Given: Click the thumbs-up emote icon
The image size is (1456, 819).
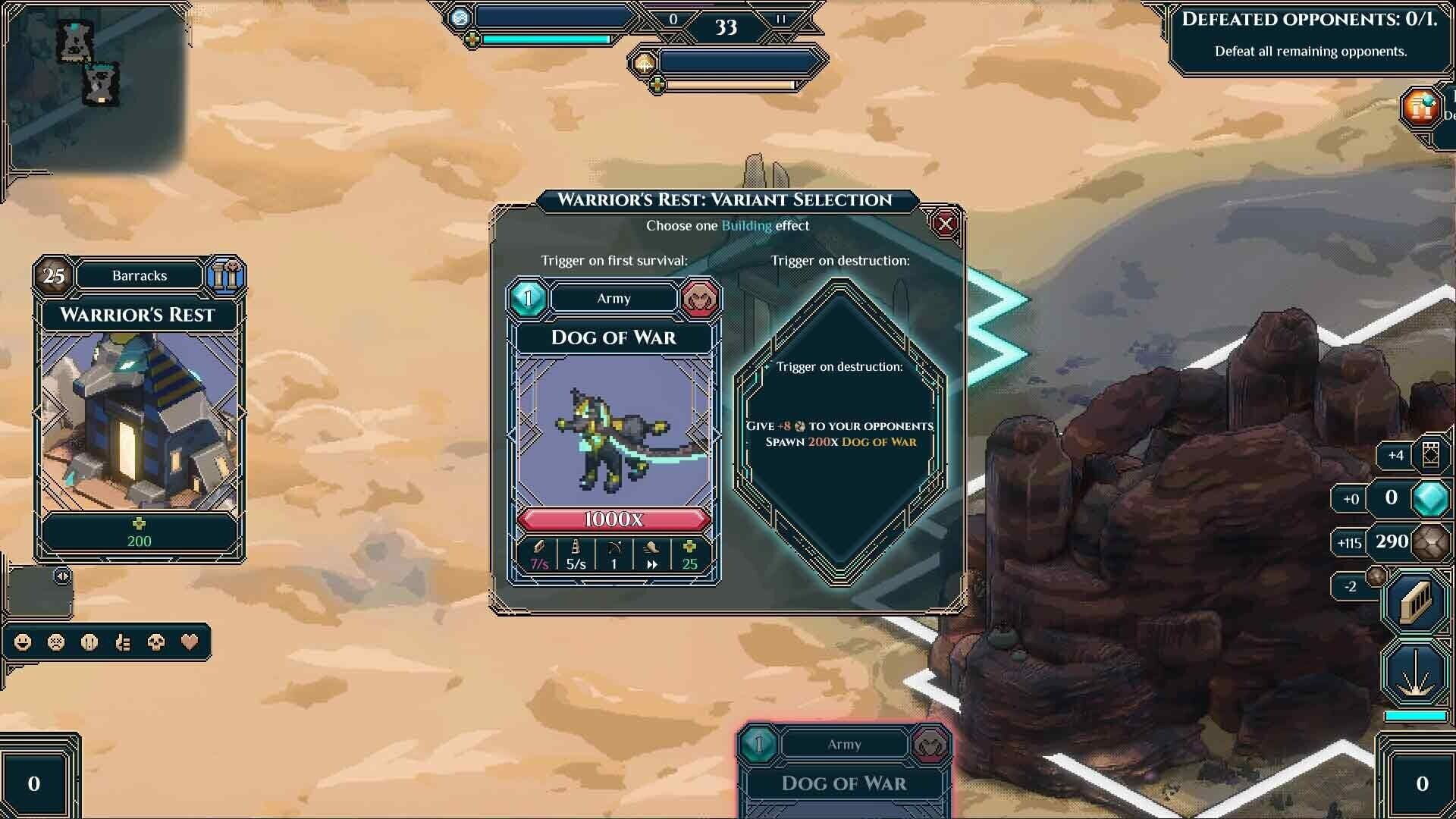Looking at the screenshot, I should [x=124, y=643].
